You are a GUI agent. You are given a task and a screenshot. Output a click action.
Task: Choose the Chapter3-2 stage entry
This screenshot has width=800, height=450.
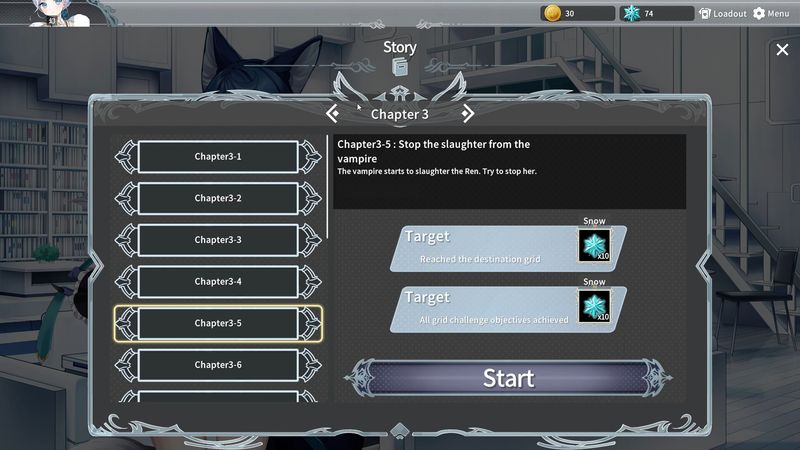point(218,198)
